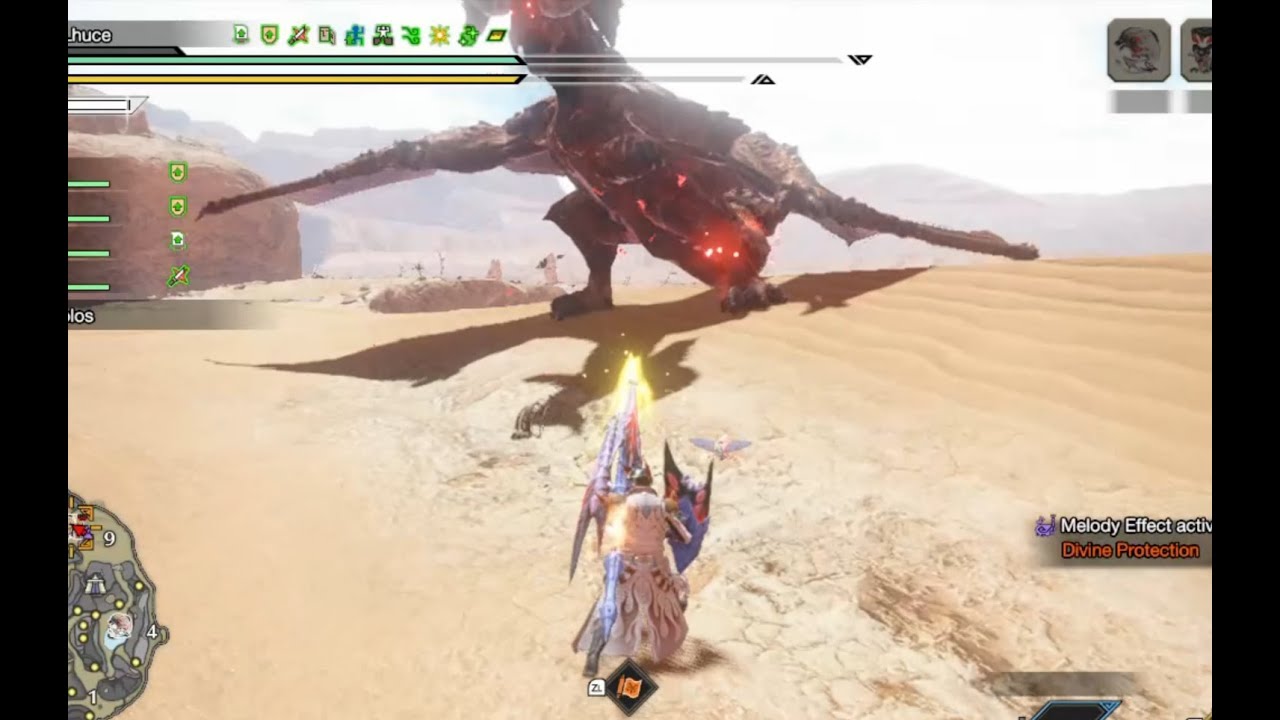The width and height of the screenshot is (1280, 720).
Task: Select the shield defense up buff icon
Action: pos(270,34)
